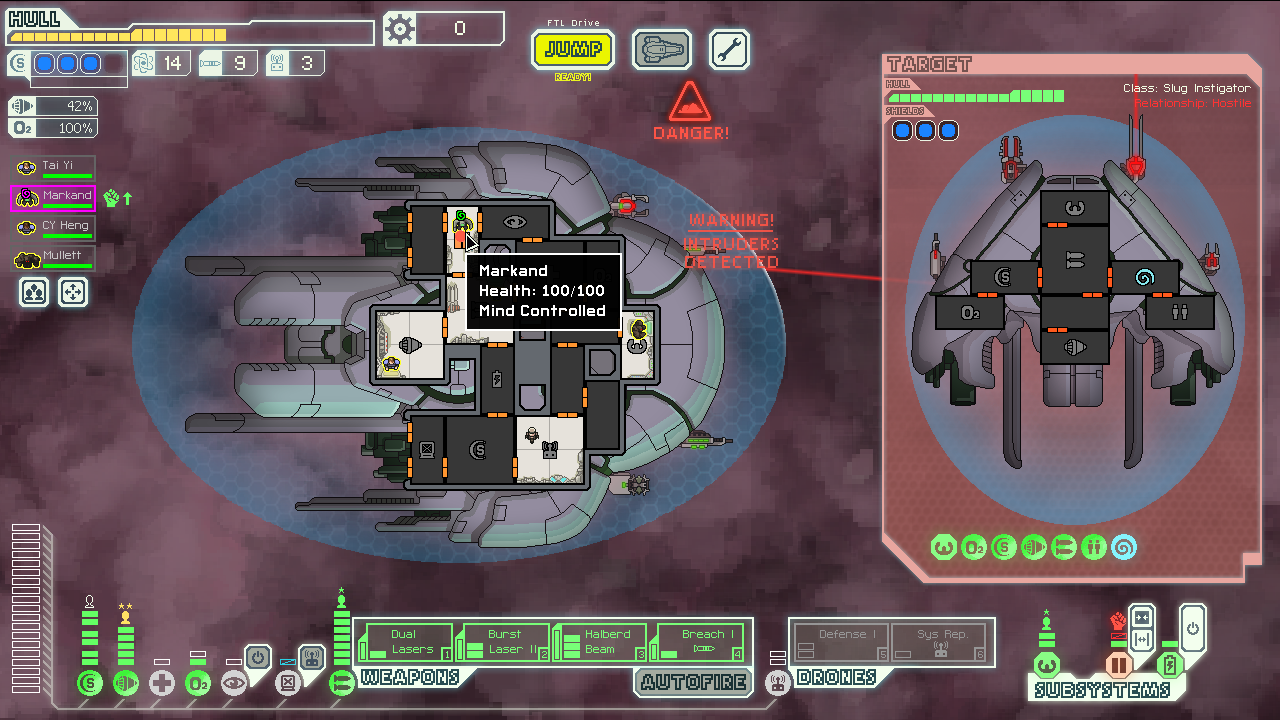Save current crew station positions
The width and height of the screenshot is (1280, 720).
(x=35, y=292)
